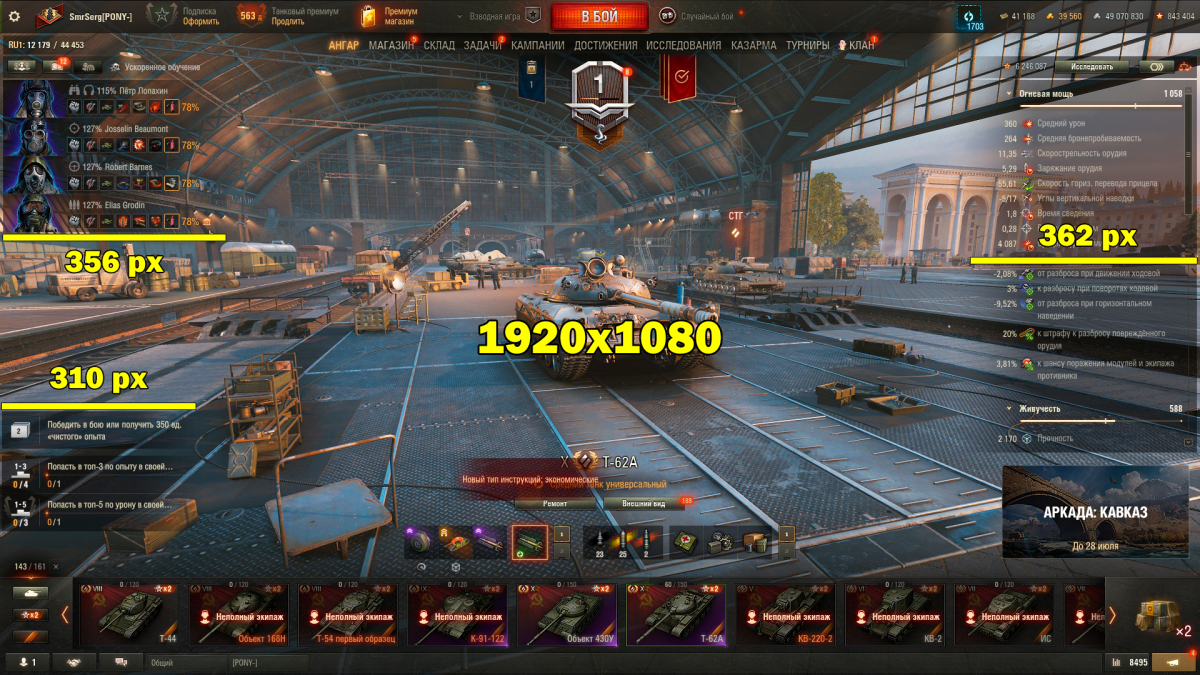Open the КАЗАРМА tab
This screenshot has height=675, width=1200.
click(753, 45)
